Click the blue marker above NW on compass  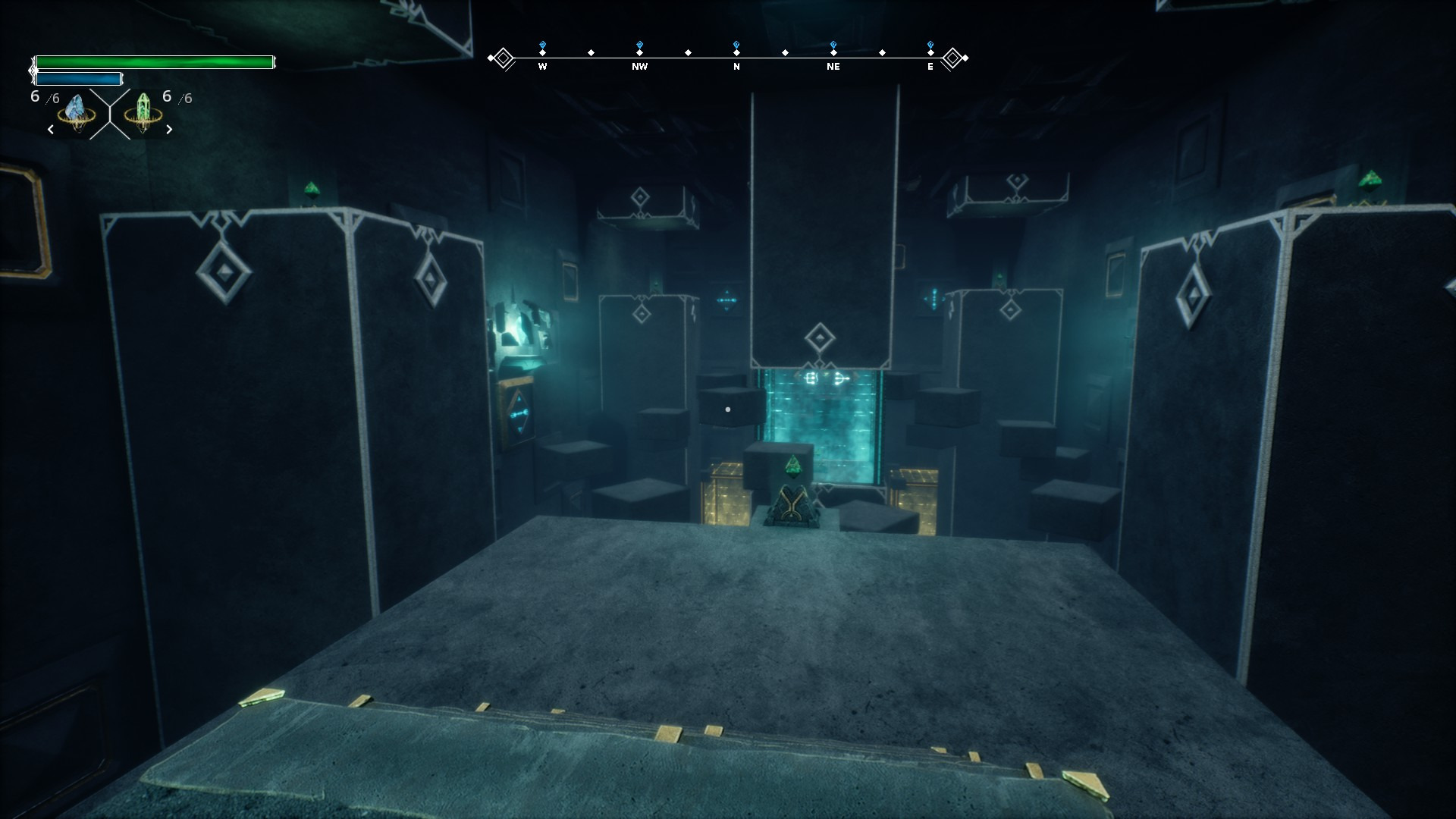pyautogui.click(x=639, y=45)
